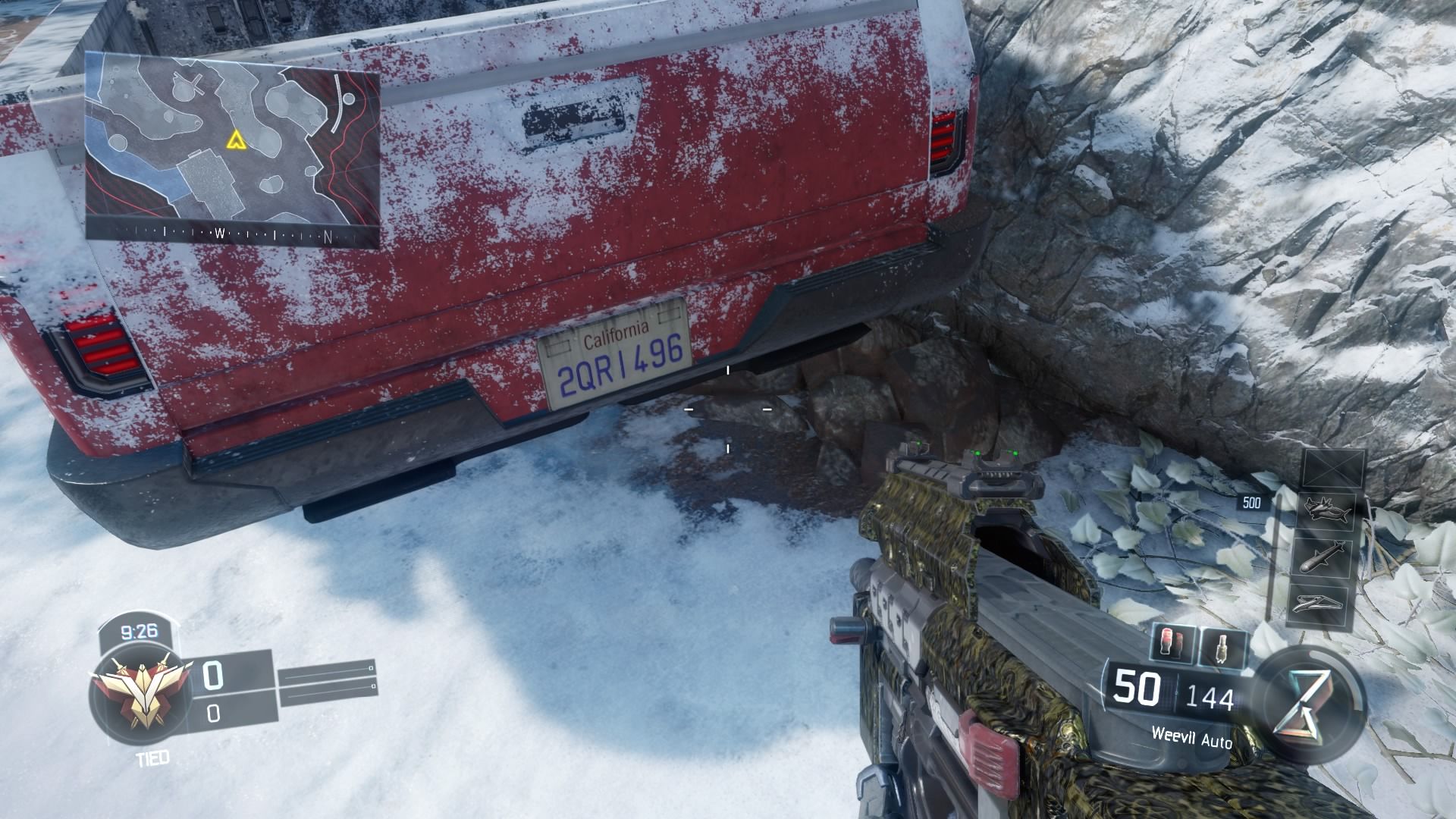Activate the Hellstorm missile scorestreak icon
Screen dimensions: 1456x819
coord(1324,557)
